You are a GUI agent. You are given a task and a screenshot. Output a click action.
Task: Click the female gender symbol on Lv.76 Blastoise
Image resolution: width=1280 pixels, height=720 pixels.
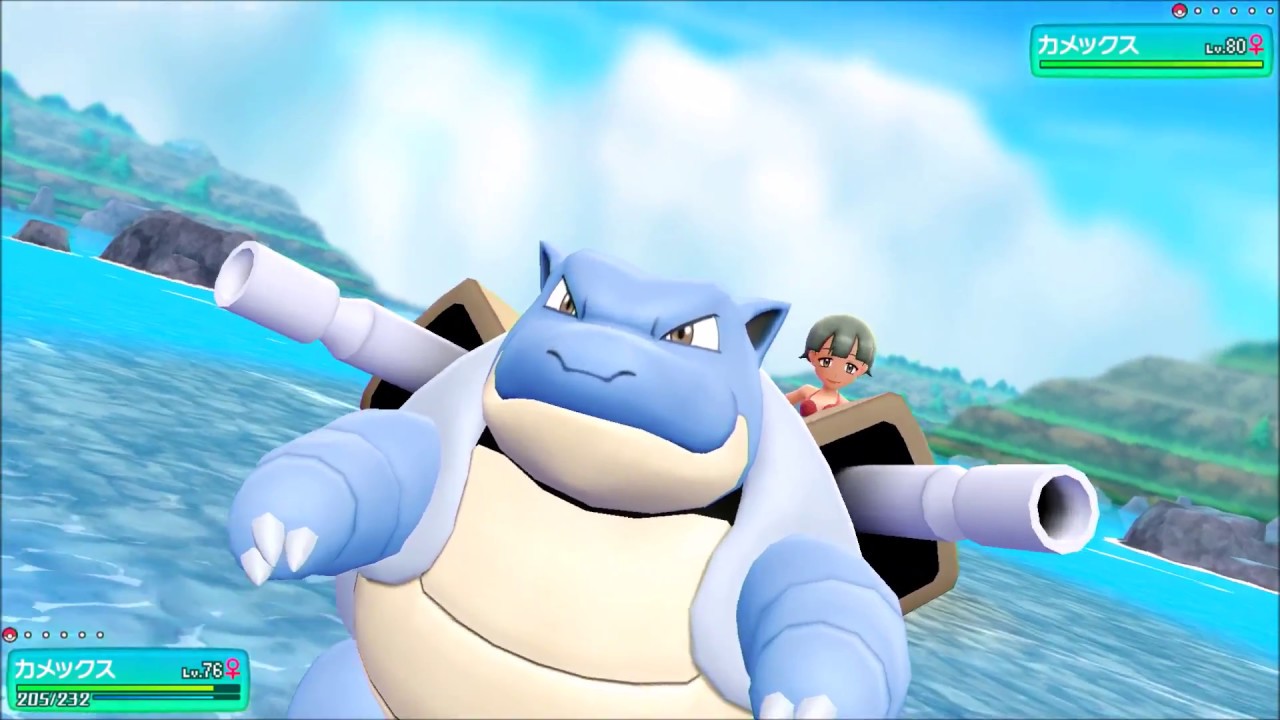(231, 668)
